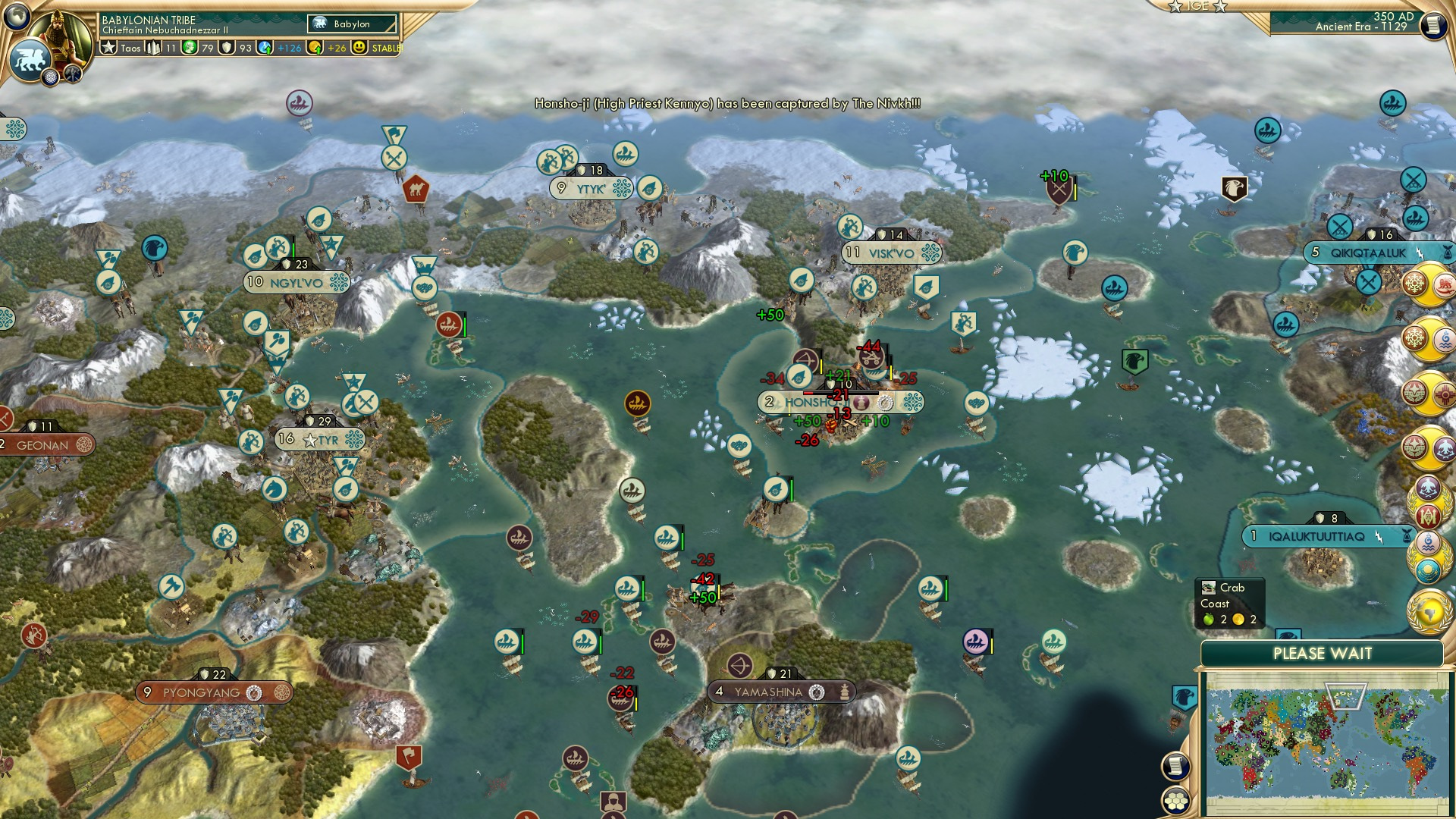Toggle the hexagon grid icon bottom right corner
This screenshot has width=1456, height=819.
click(1176, 801)
